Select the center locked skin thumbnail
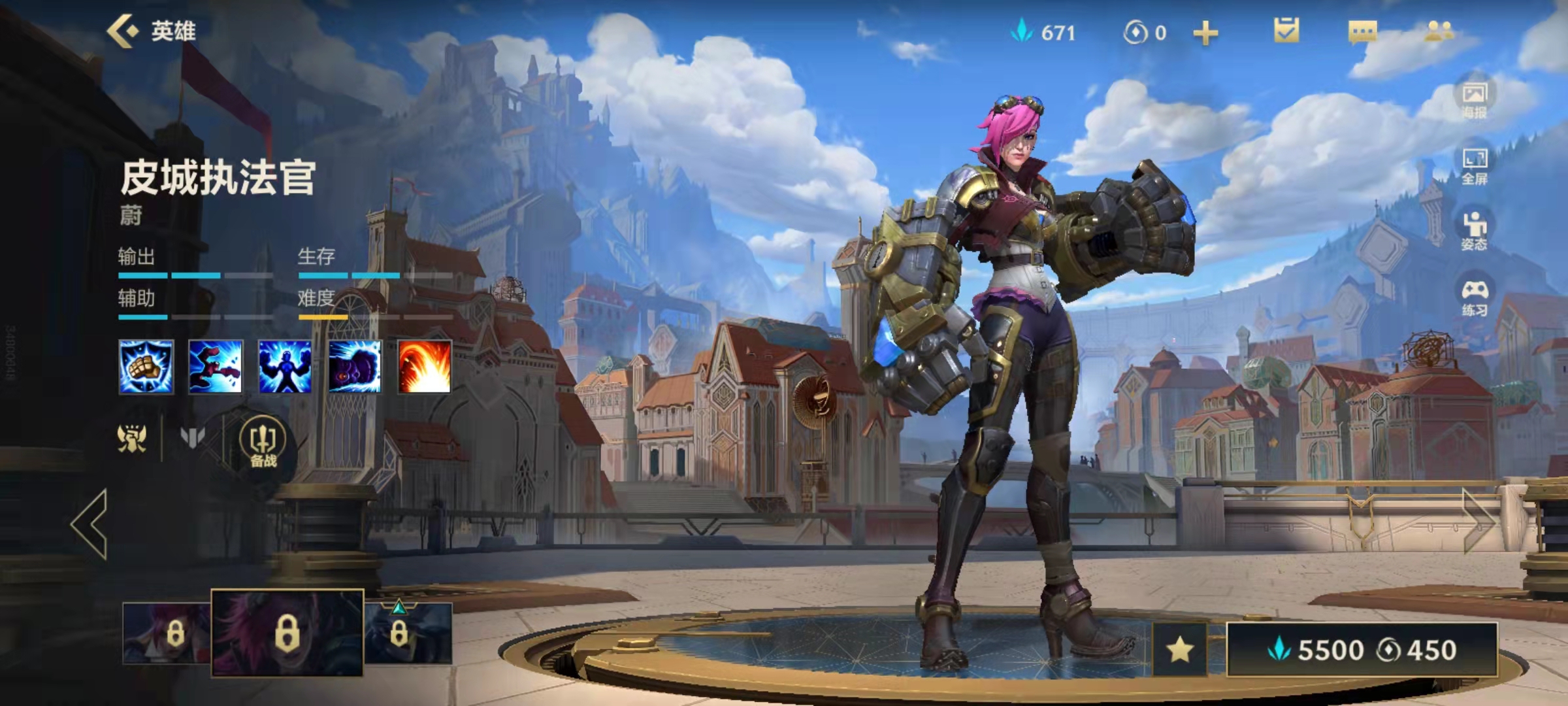This screenshot has width=1568, height=706. [287, 632]
